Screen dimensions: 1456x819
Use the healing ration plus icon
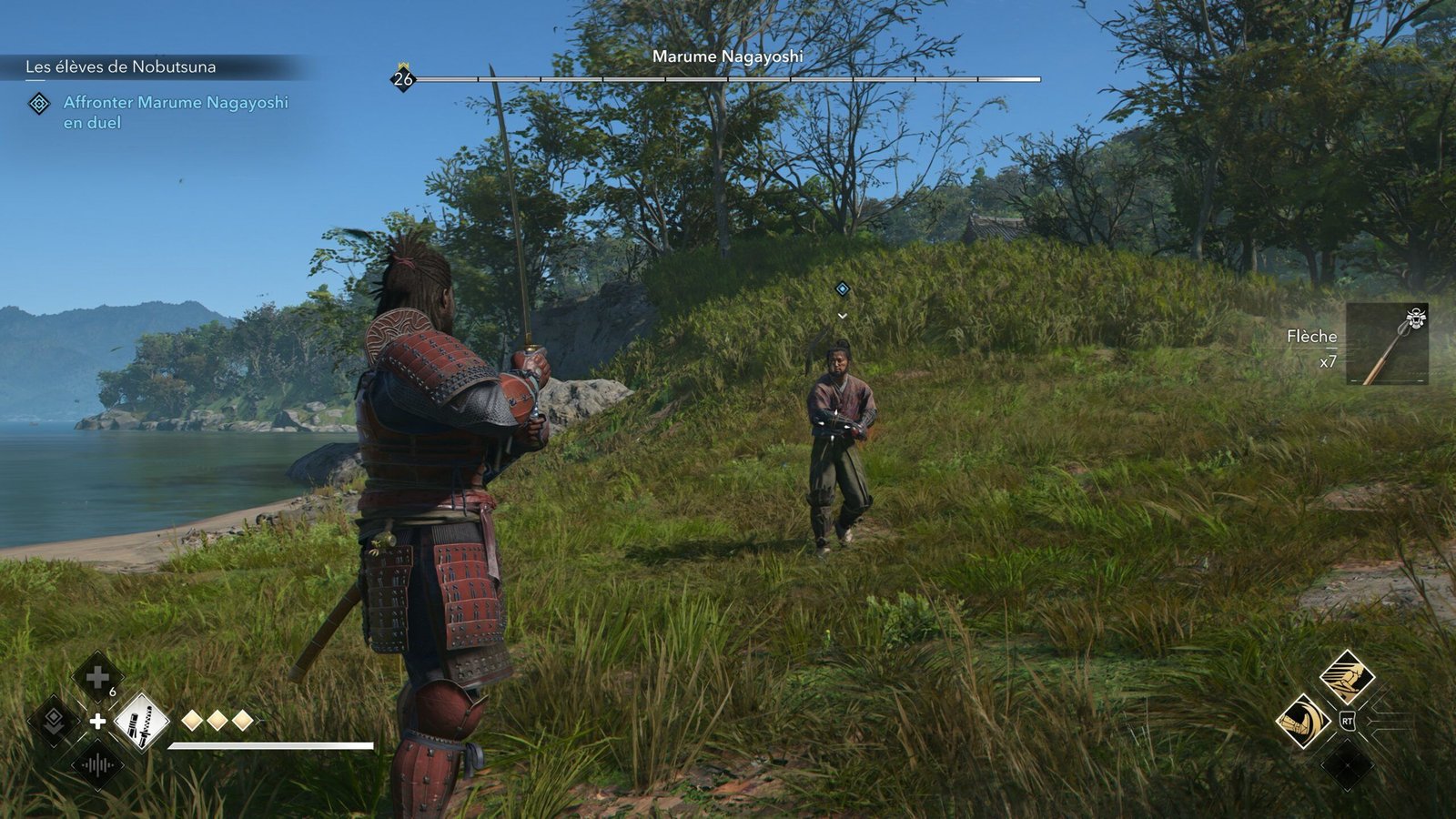pos(97,678)
